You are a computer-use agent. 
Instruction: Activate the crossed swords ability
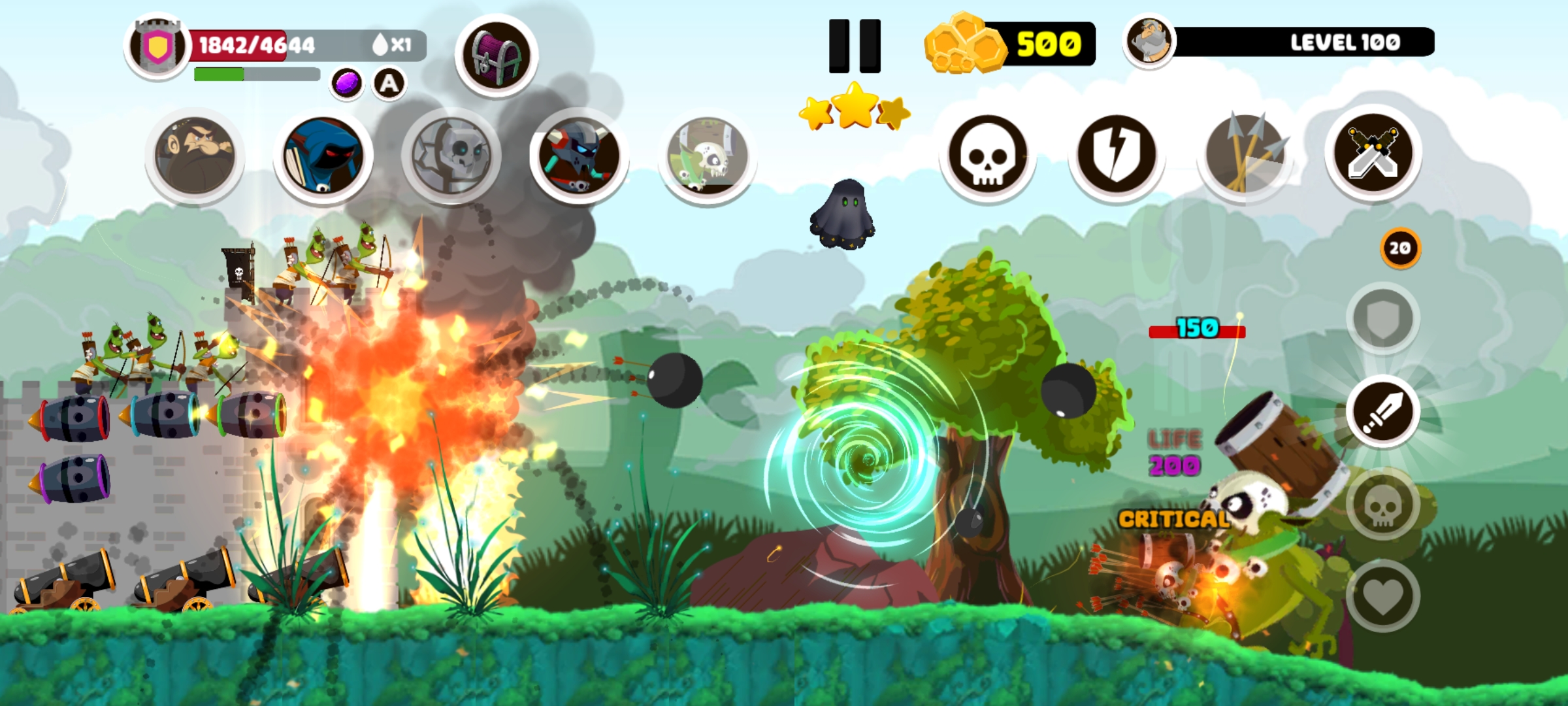point(1373,154)
